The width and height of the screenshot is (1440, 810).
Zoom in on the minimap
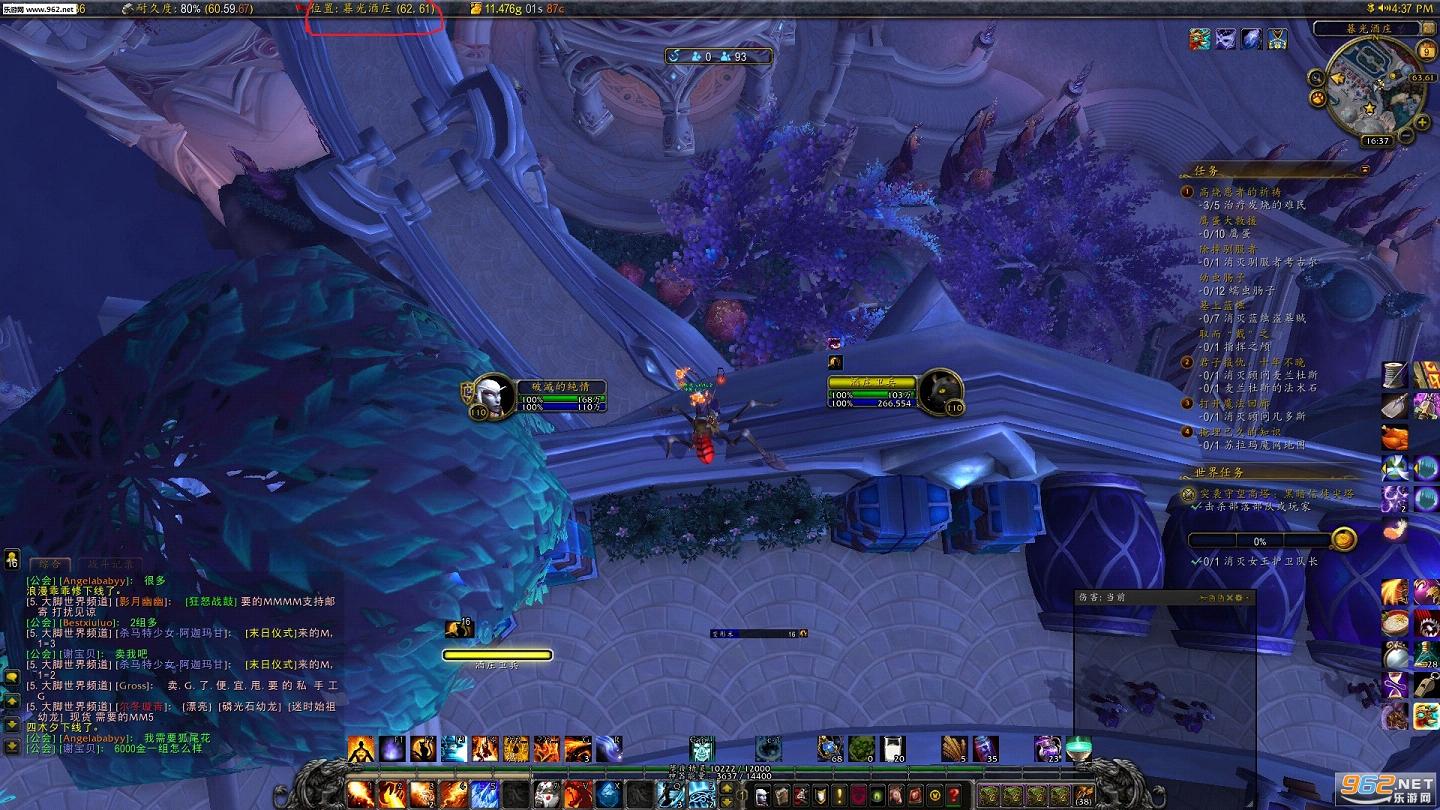tap(1423, 124)
